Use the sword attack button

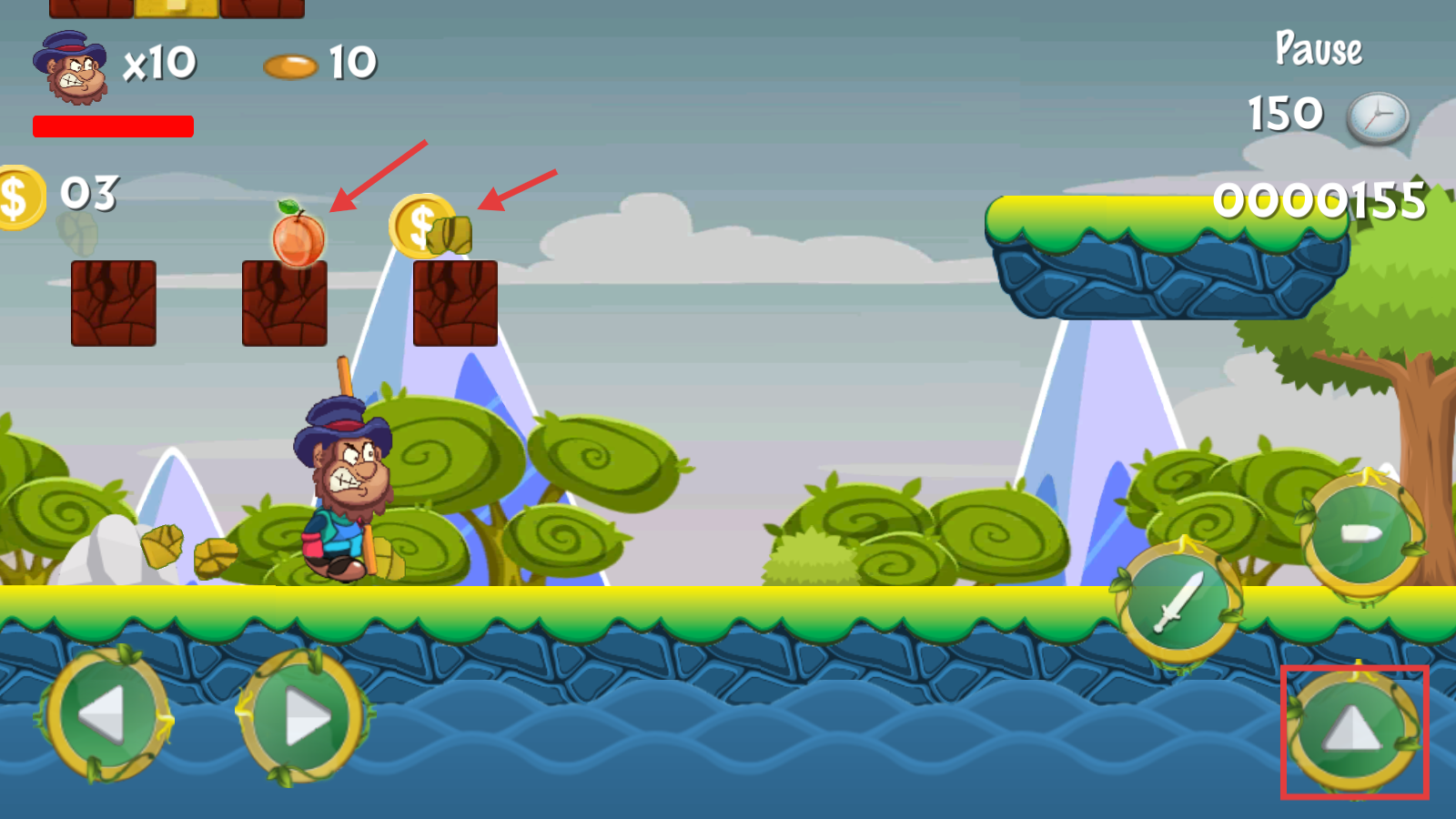coord(1178,602)
